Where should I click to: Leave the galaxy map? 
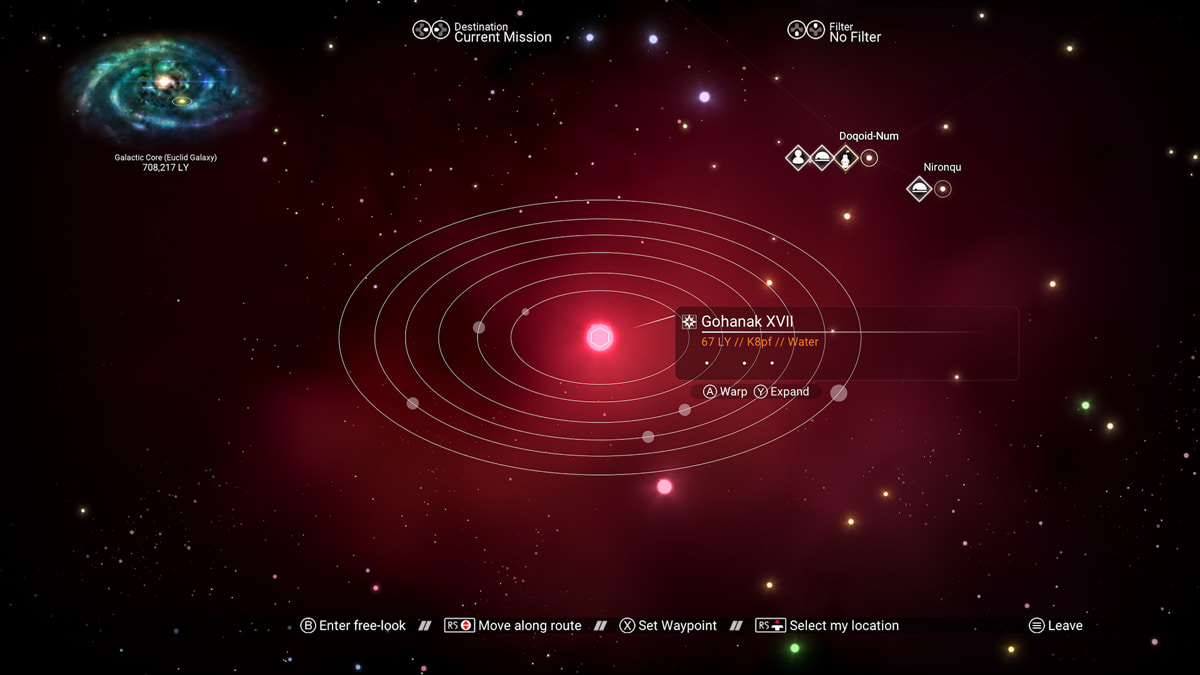[x=1056, y=626]
